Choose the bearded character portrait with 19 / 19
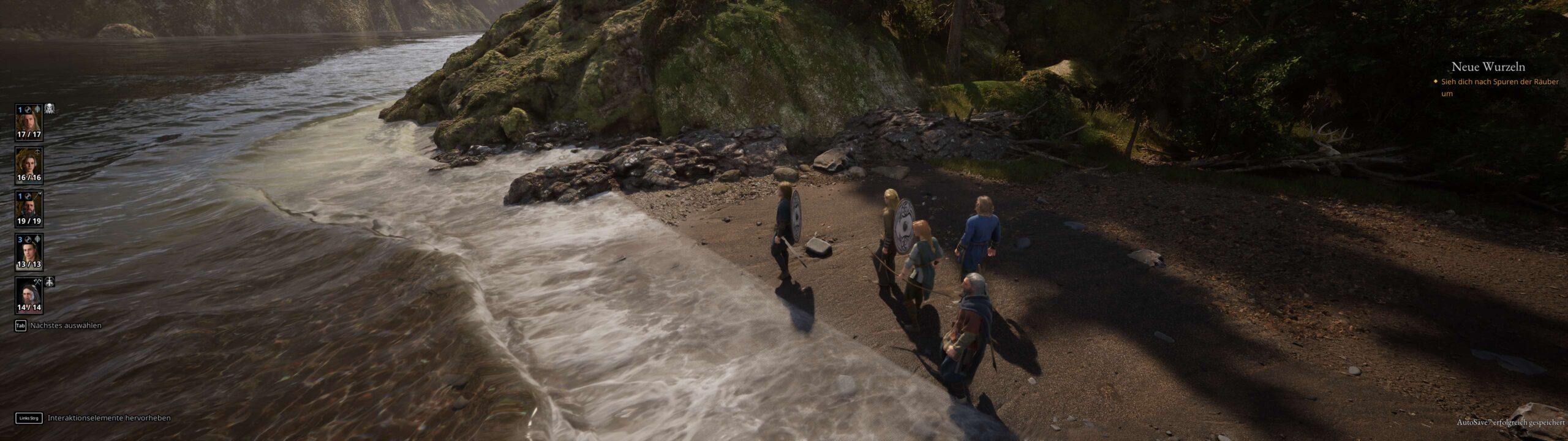This screenshot has width=1568, height=441. tap(29, 209)
